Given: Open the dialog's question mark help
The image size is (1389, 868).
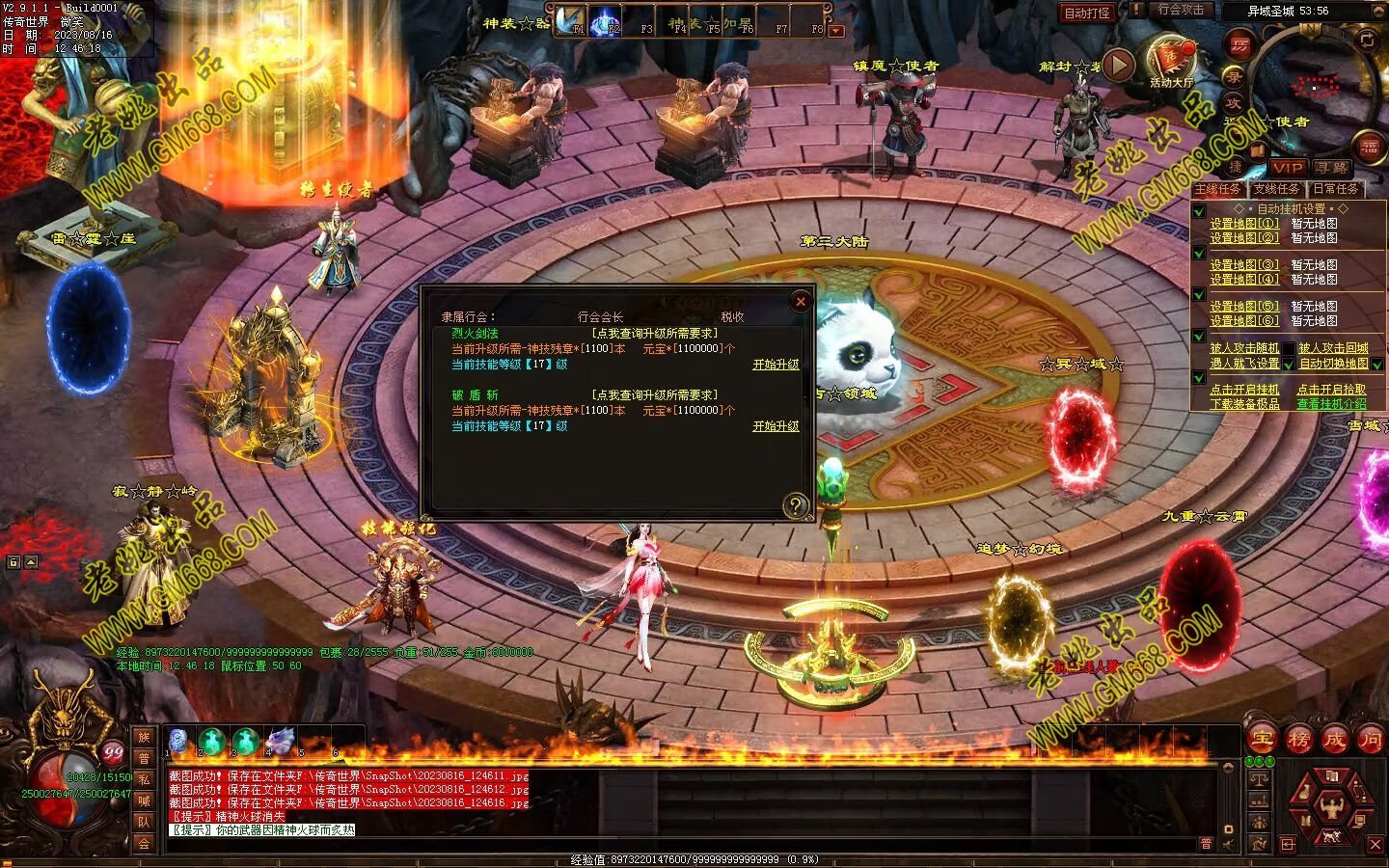Looking at the screenshot, I should (x=795, y=504).
